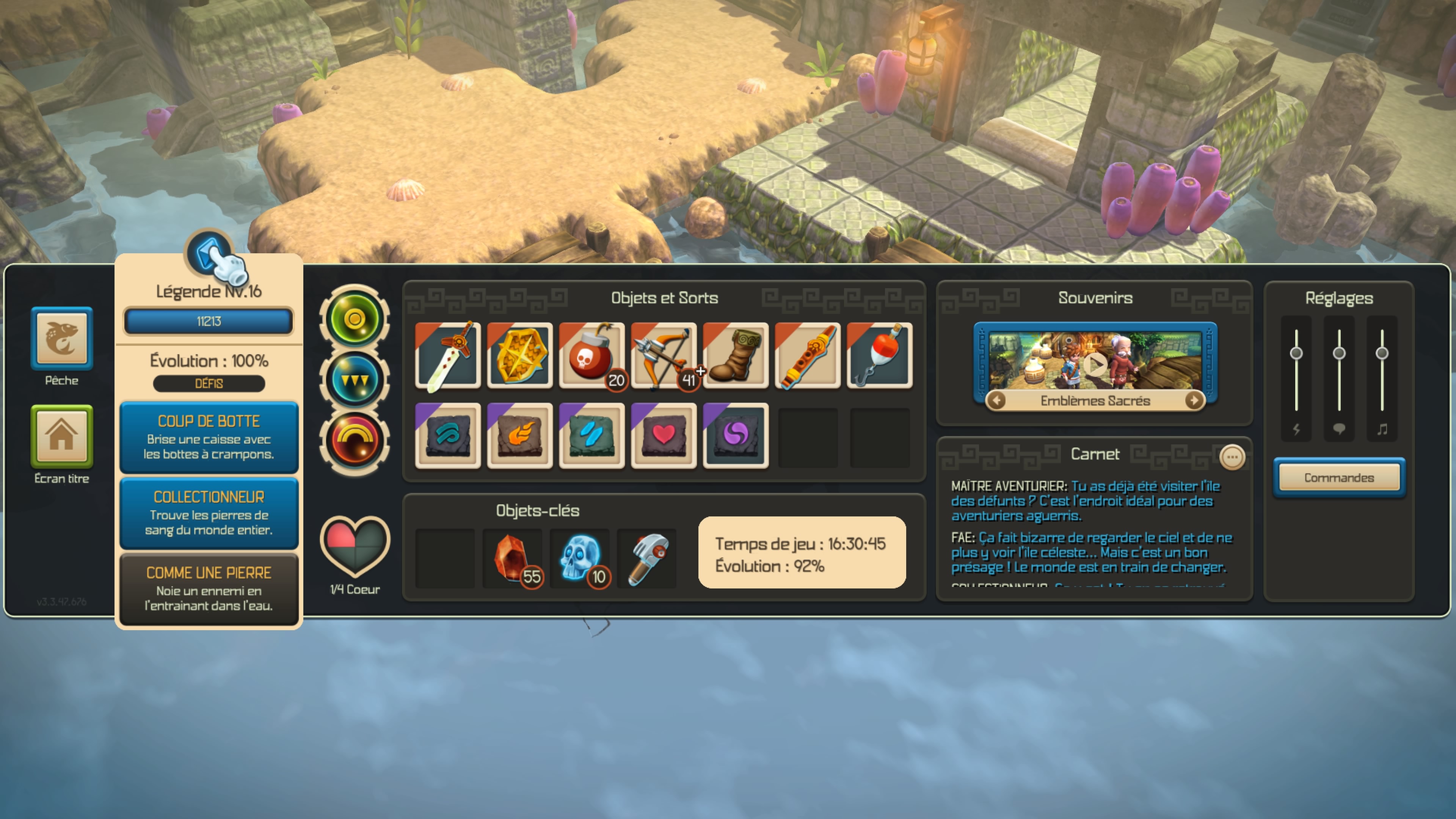This screenshot has height=819, width=1456.
Task: Return to the Écran titre home button
Action: pyautogui.click(x=61, y=436)
